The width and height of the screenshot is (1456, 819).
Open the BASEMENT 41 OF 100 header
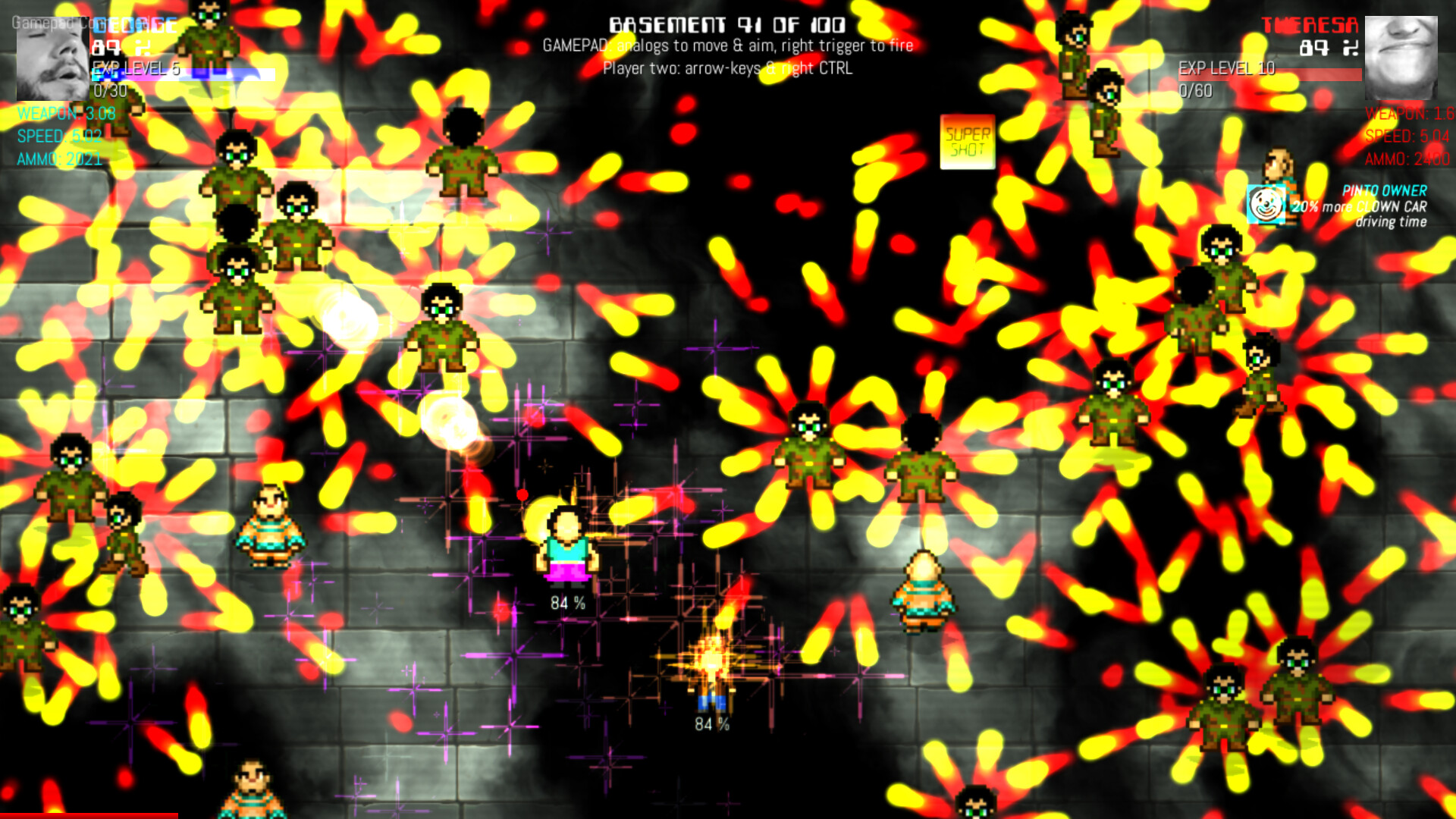point(726,24)
